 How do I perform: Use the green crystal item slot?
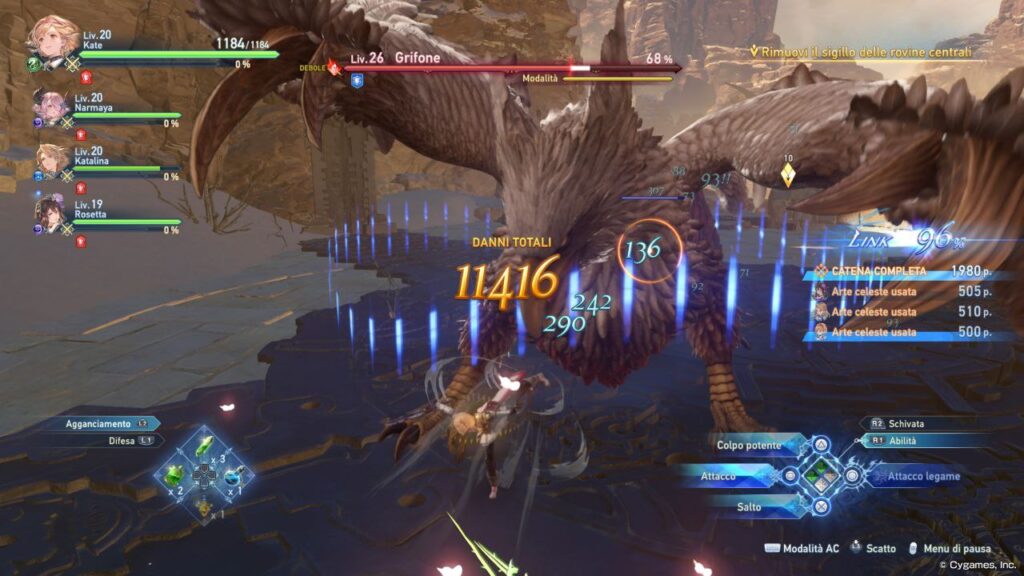pos(204,447)
